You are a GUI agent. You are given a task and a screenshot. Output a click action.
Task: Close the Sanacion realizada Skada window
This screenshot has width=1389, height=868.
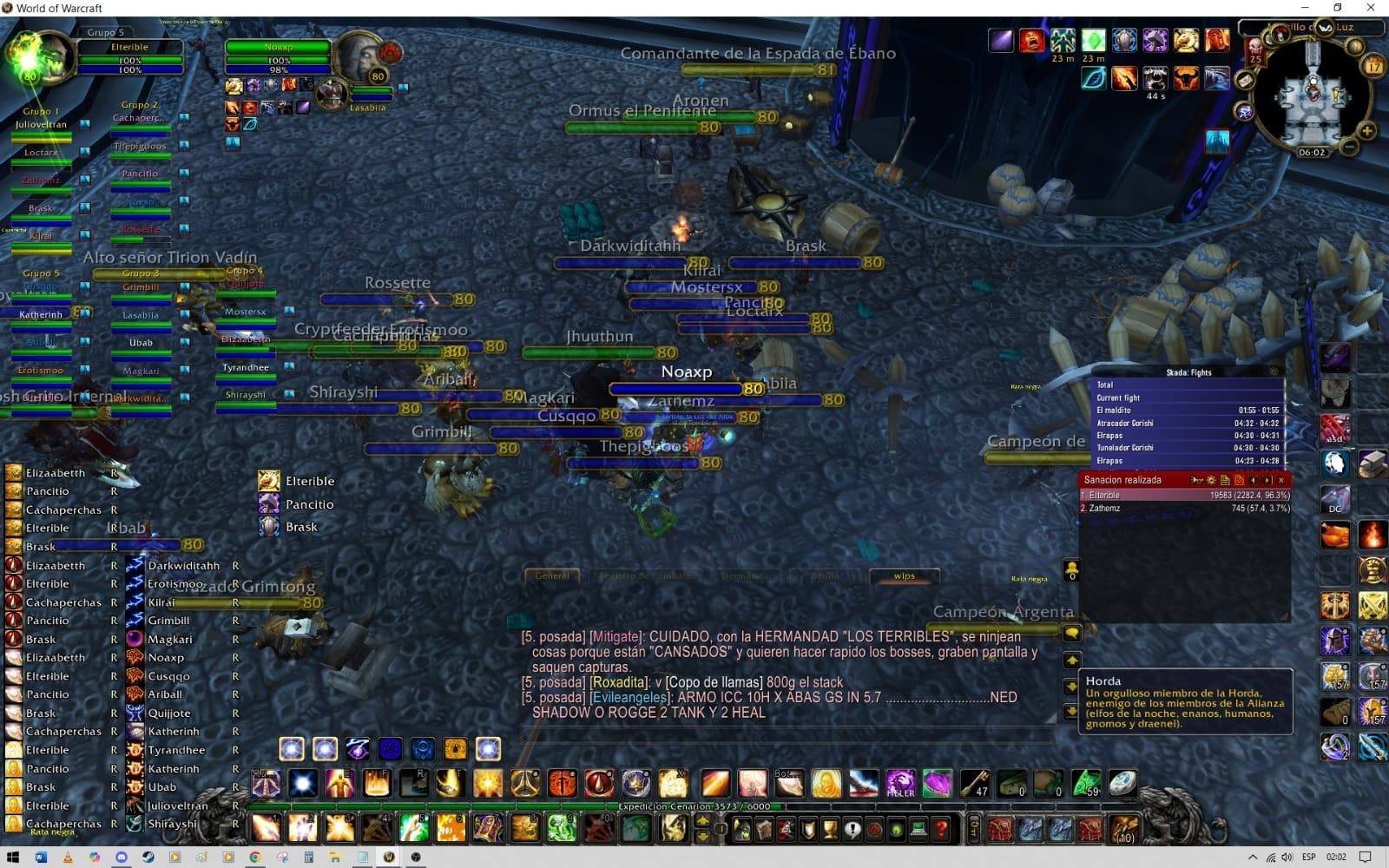point(1281,480)
